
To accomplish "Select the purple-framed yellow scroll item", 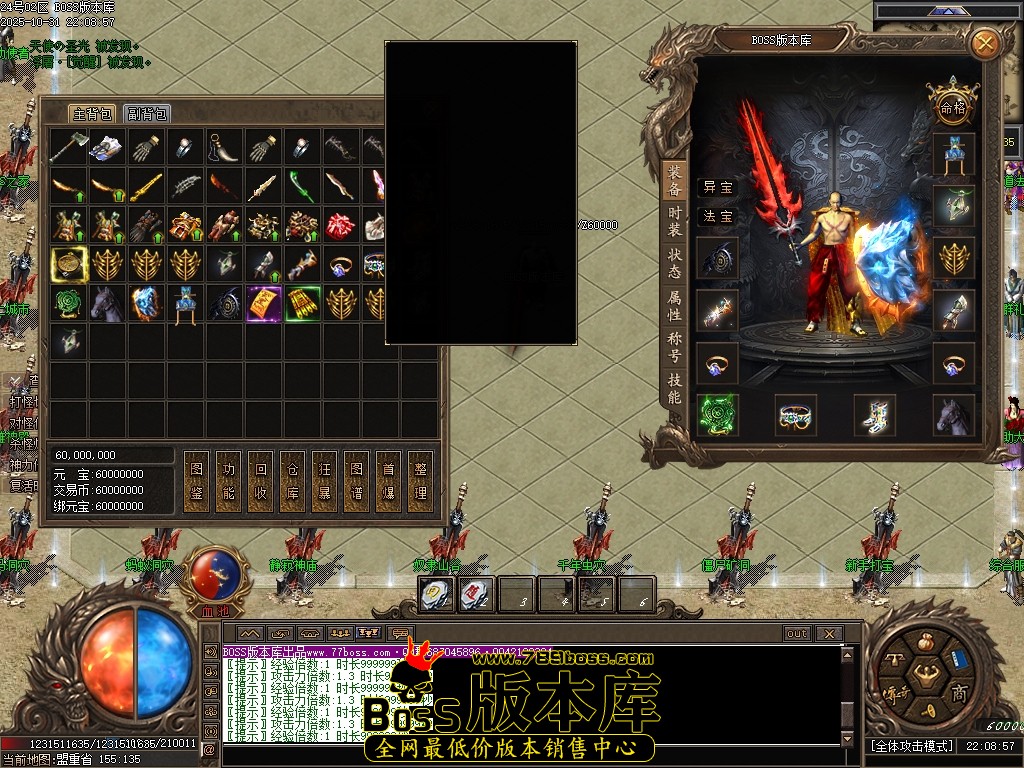I will 264,304.
